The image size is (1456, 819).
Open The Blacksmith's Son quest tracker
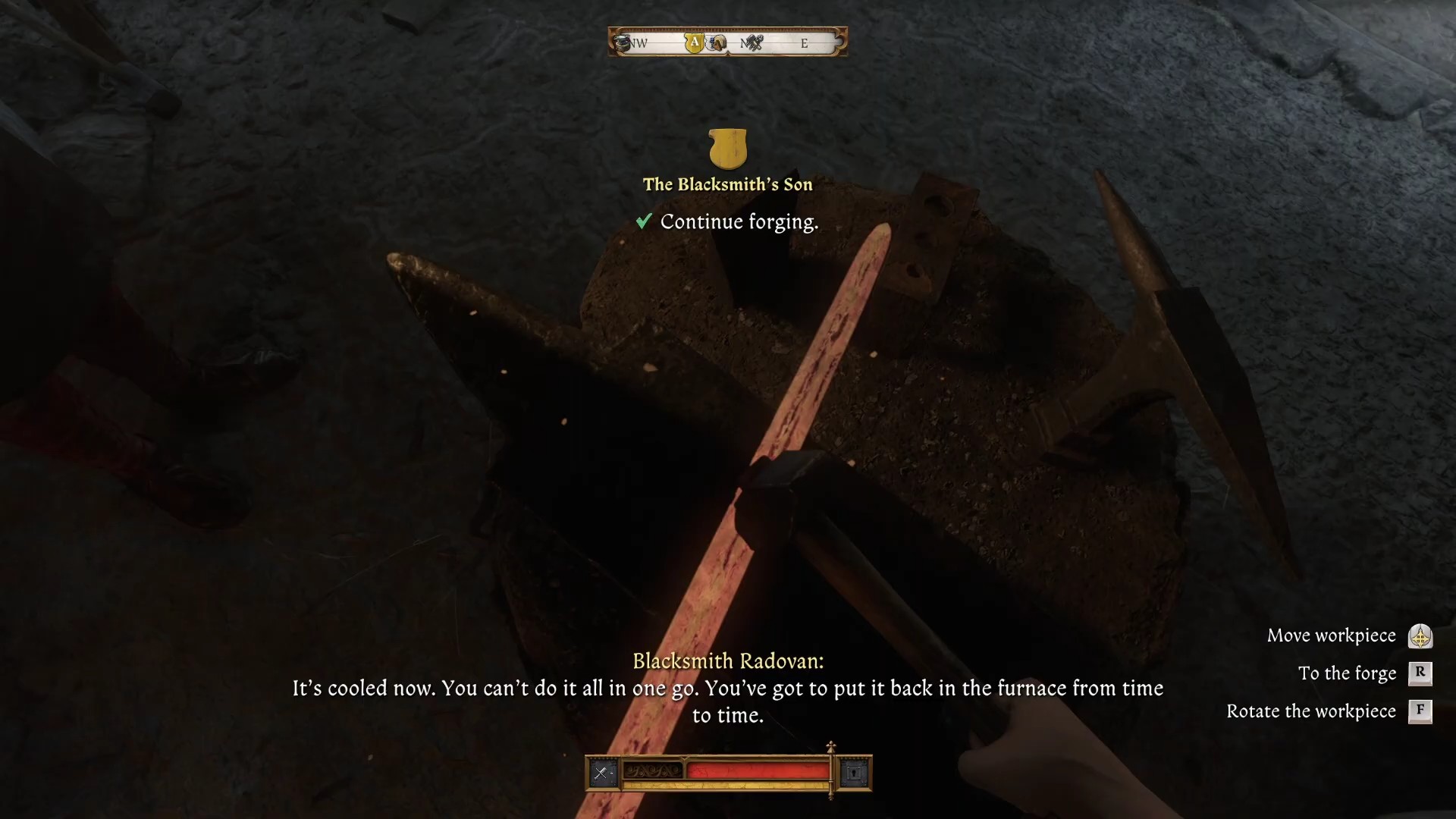point(727,184)
